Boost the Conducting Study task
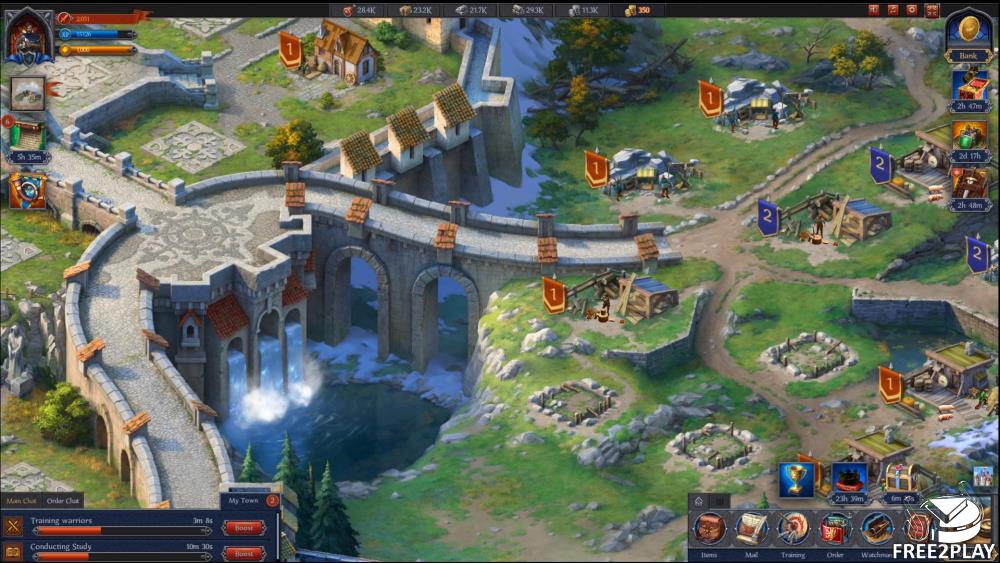 tap(244, 553)
